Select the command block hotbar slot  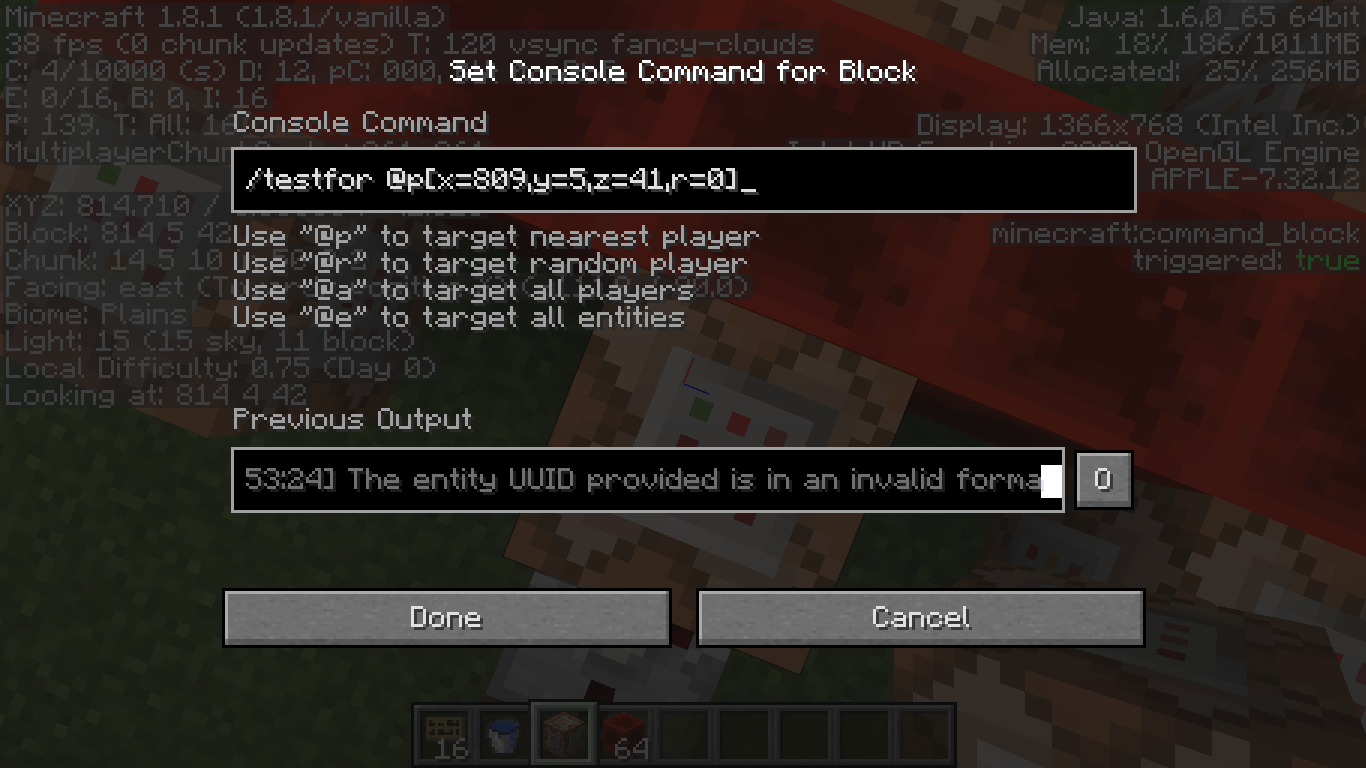point(563,735)
